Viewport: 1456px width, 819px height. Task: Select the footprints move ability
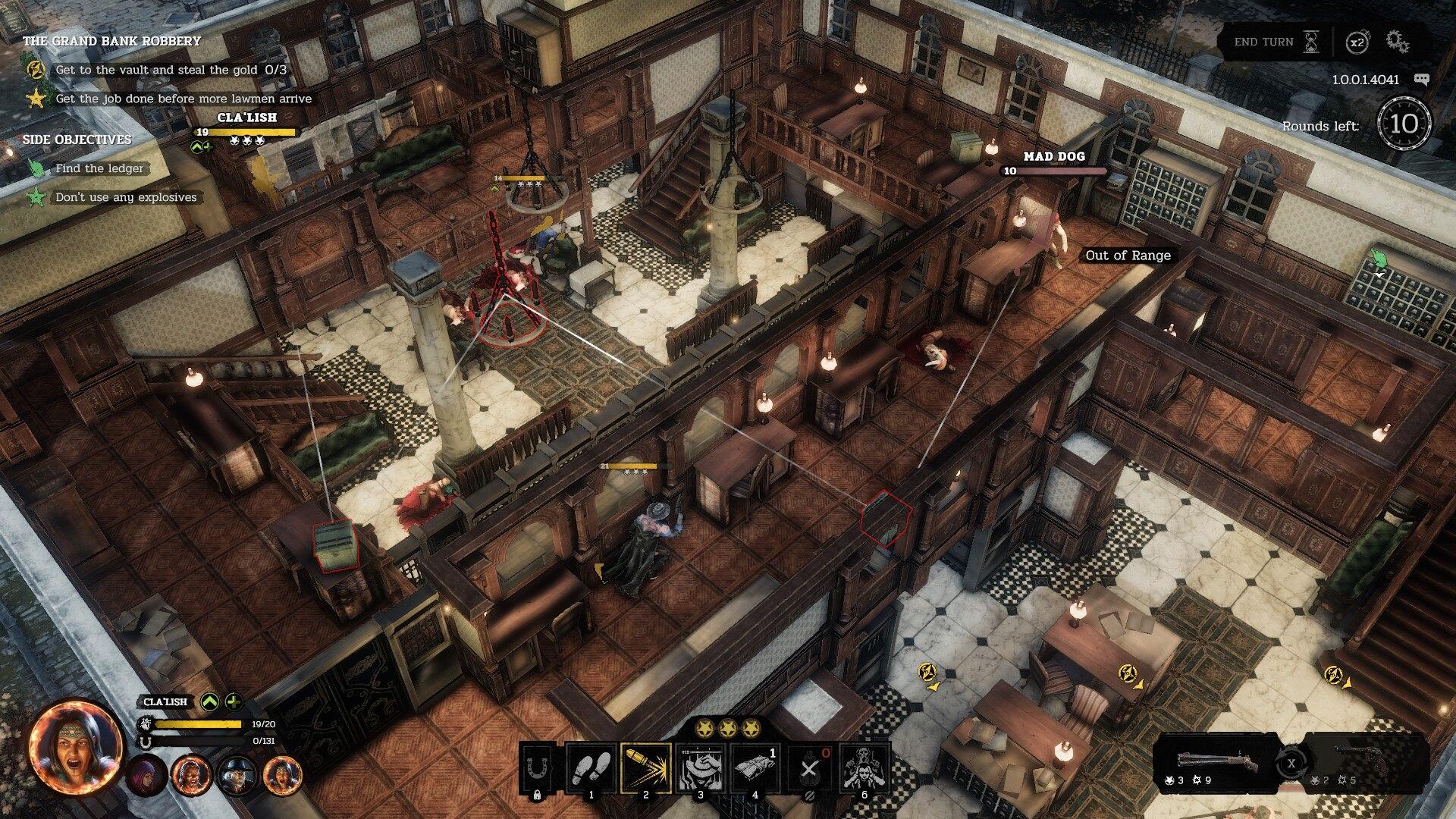click(591, 769)
